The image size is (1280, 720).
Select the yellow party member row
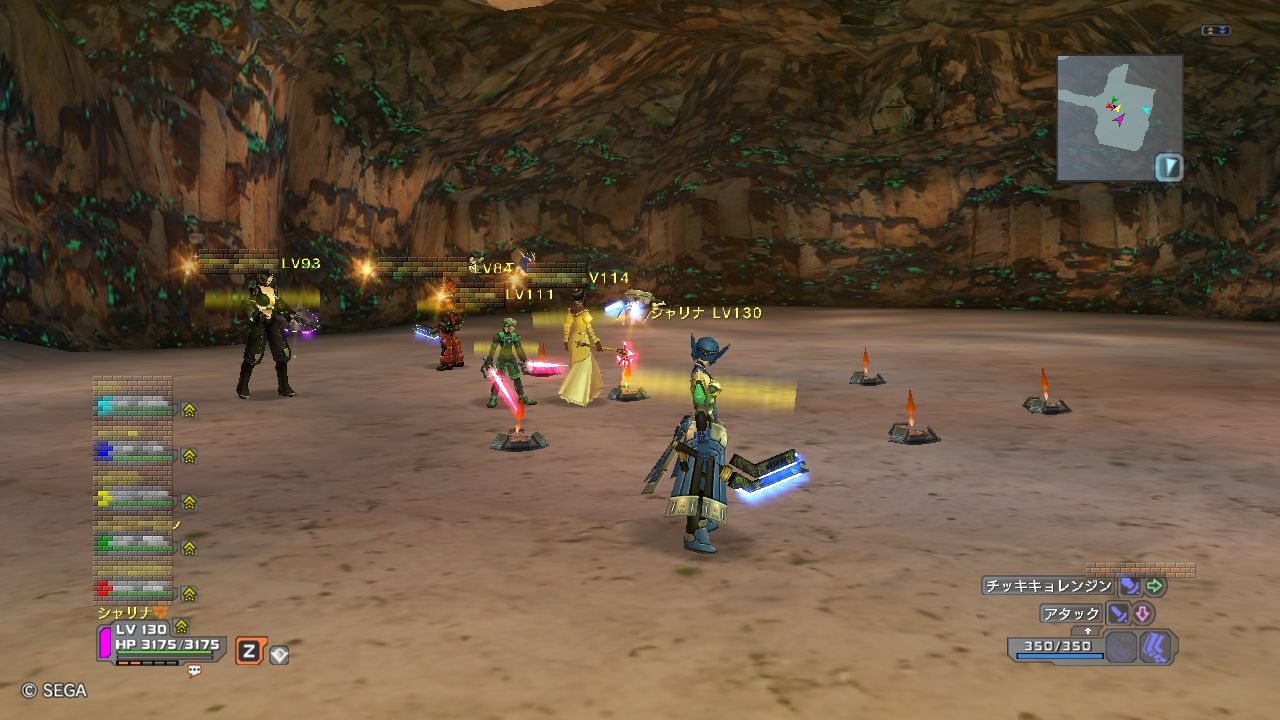click(134, 499)
